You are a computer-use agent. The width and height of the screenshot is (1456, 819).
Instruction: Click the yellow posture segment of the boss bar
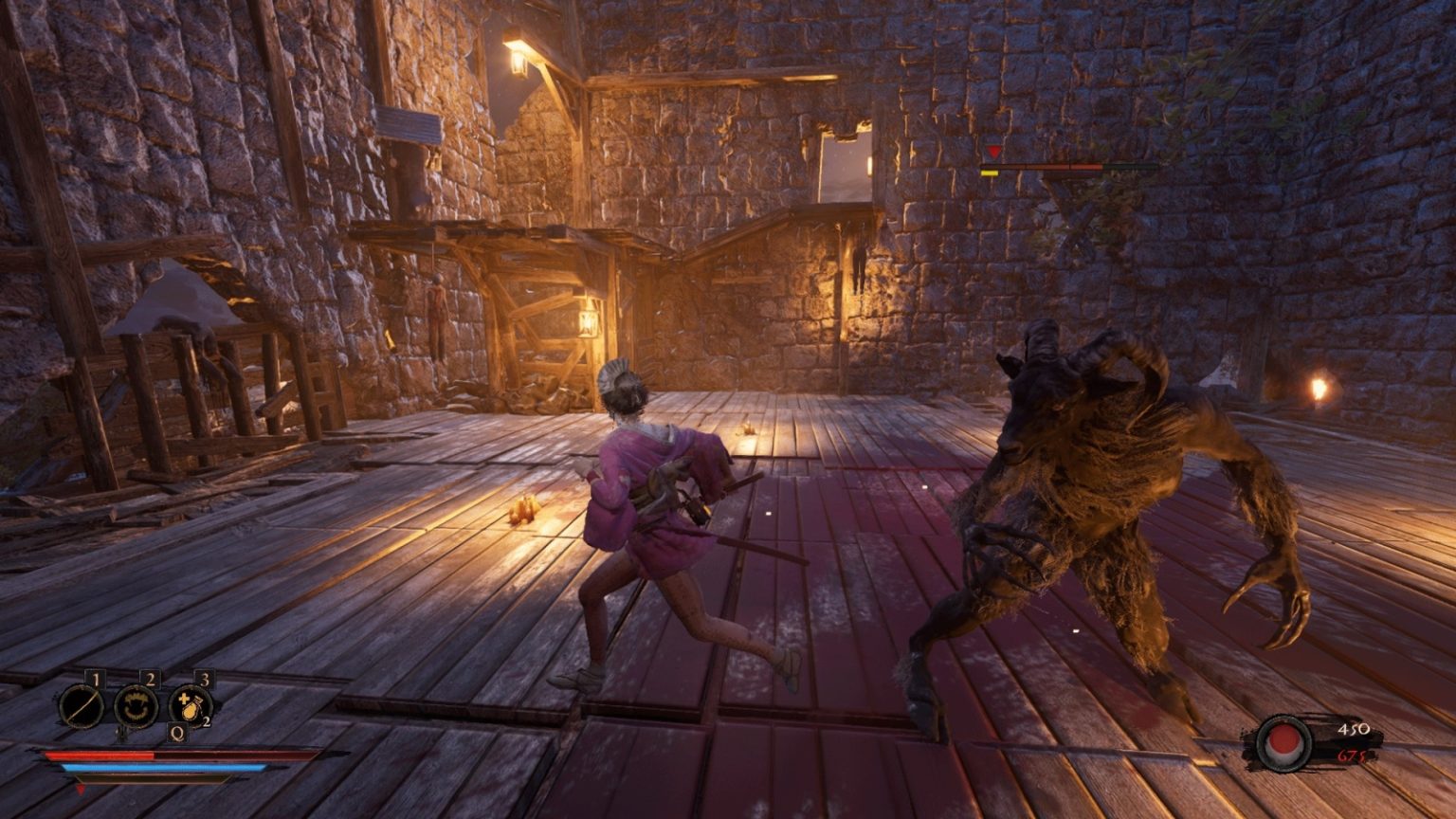tap(989, 173)
